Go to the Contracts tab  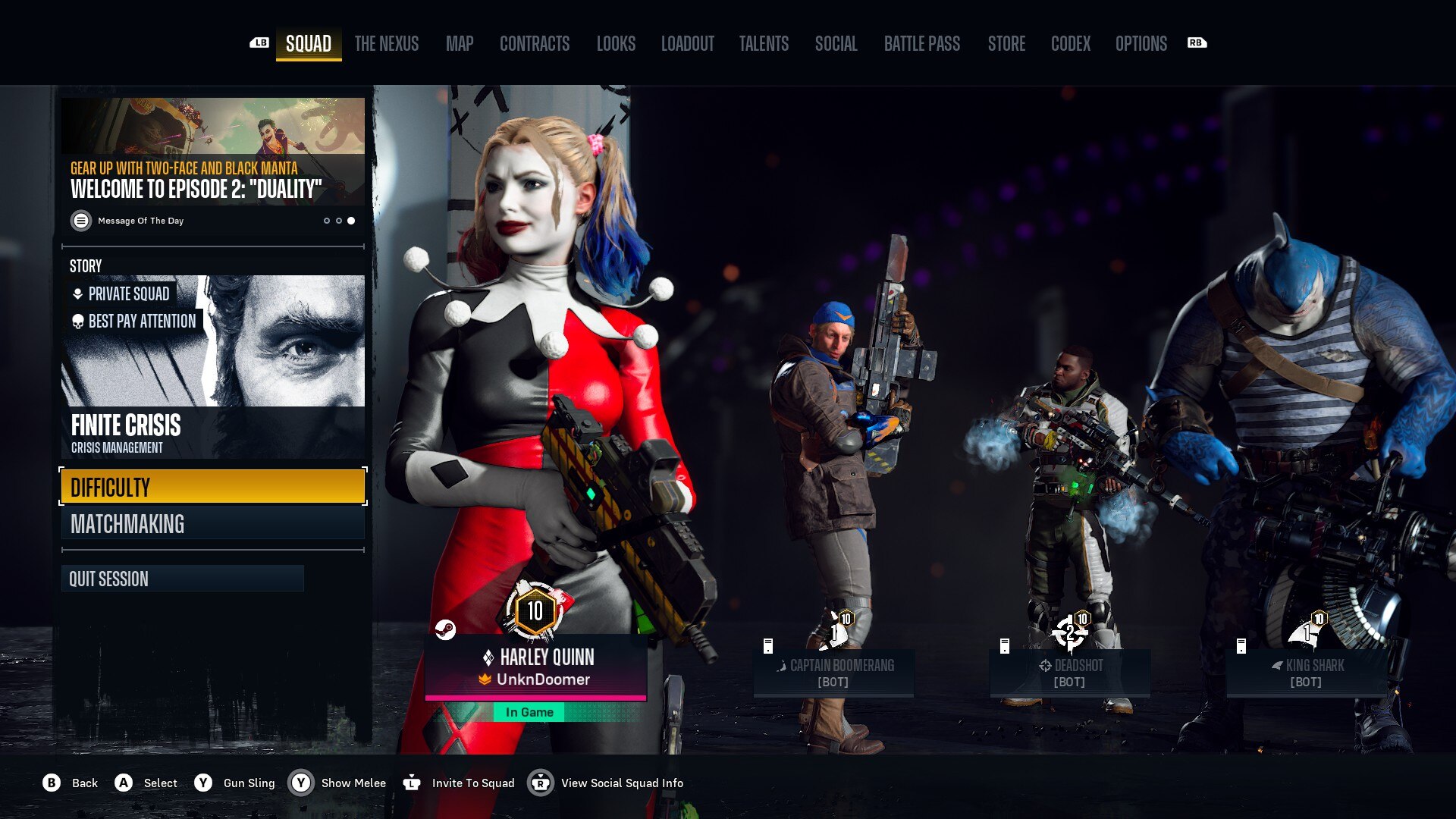[x=534, y=44]
